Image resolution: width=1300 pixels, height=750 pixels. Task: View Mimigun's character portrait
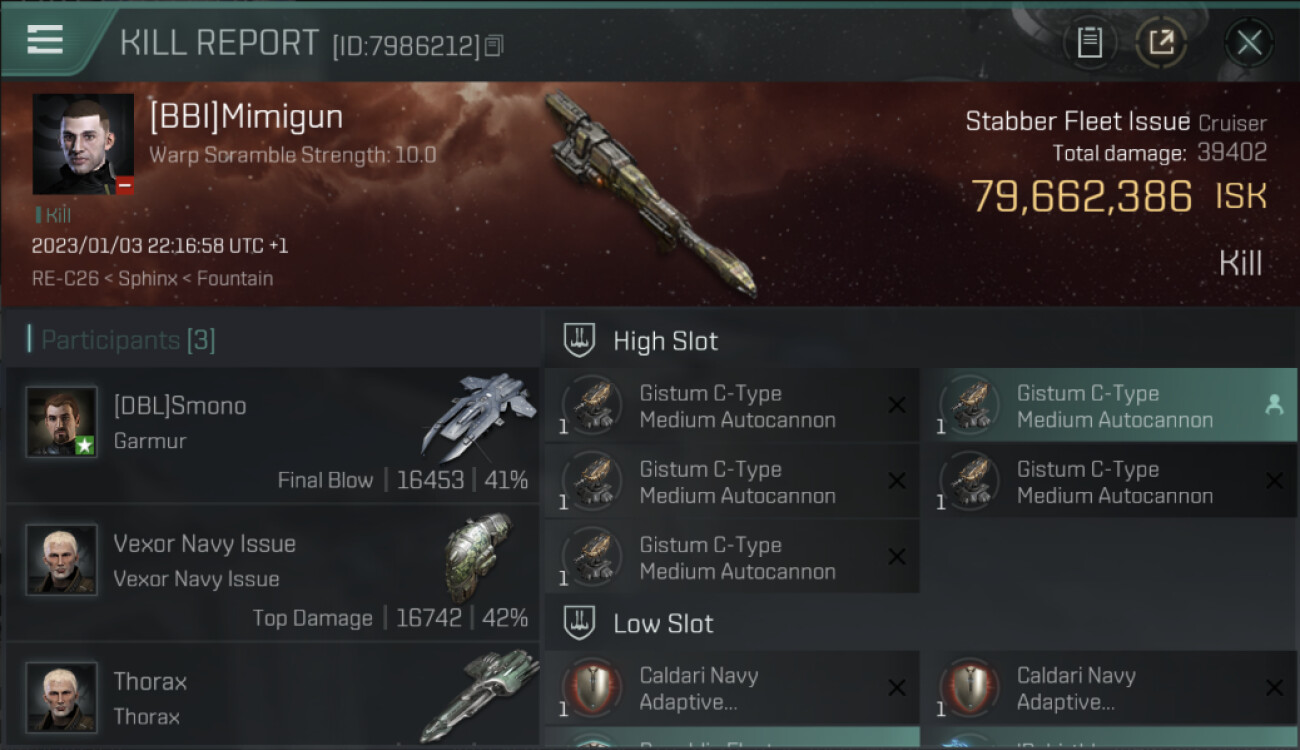pos(83,144)
